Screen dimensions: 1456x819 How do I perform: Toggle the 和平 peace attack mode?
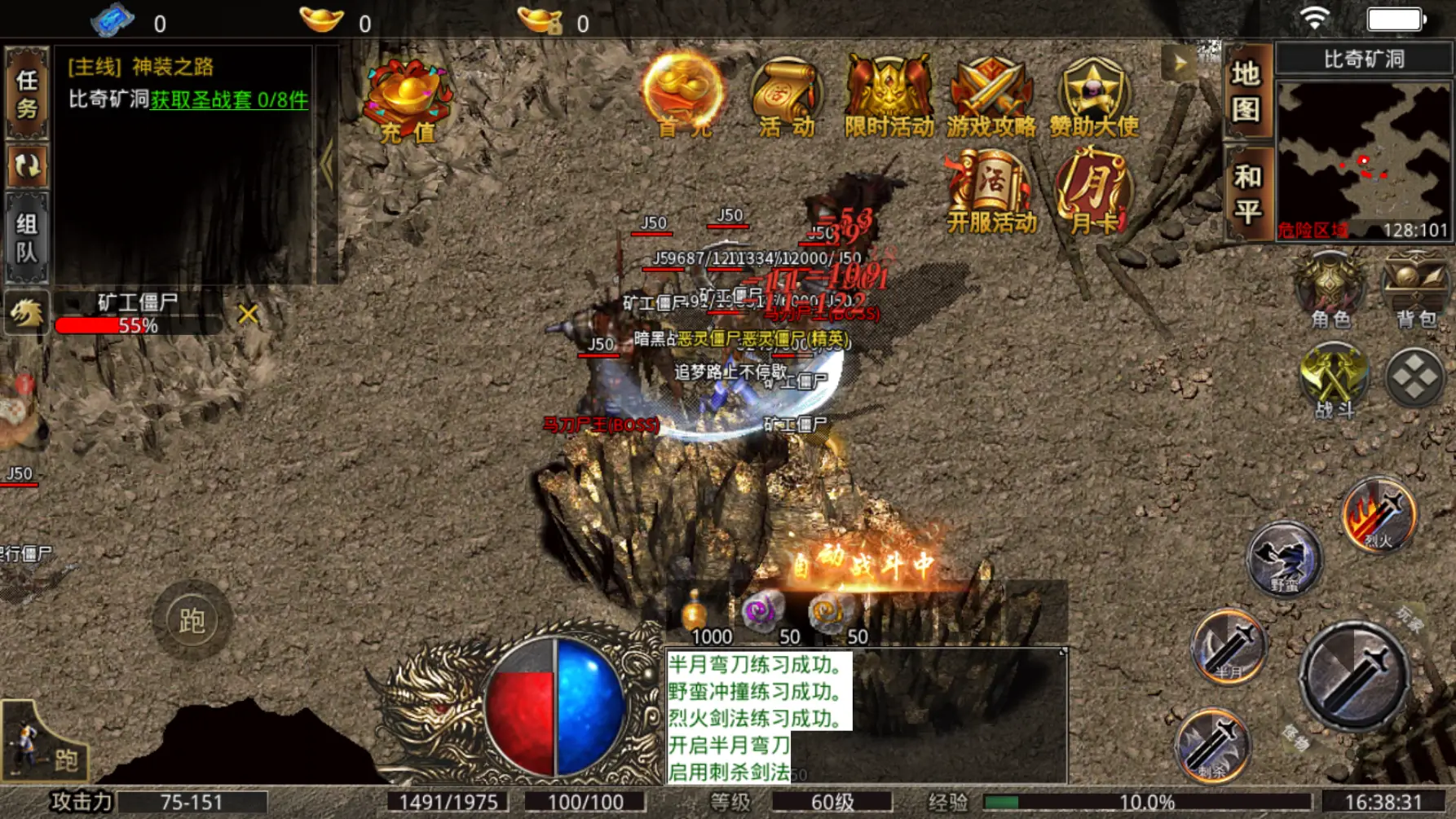1247,194
